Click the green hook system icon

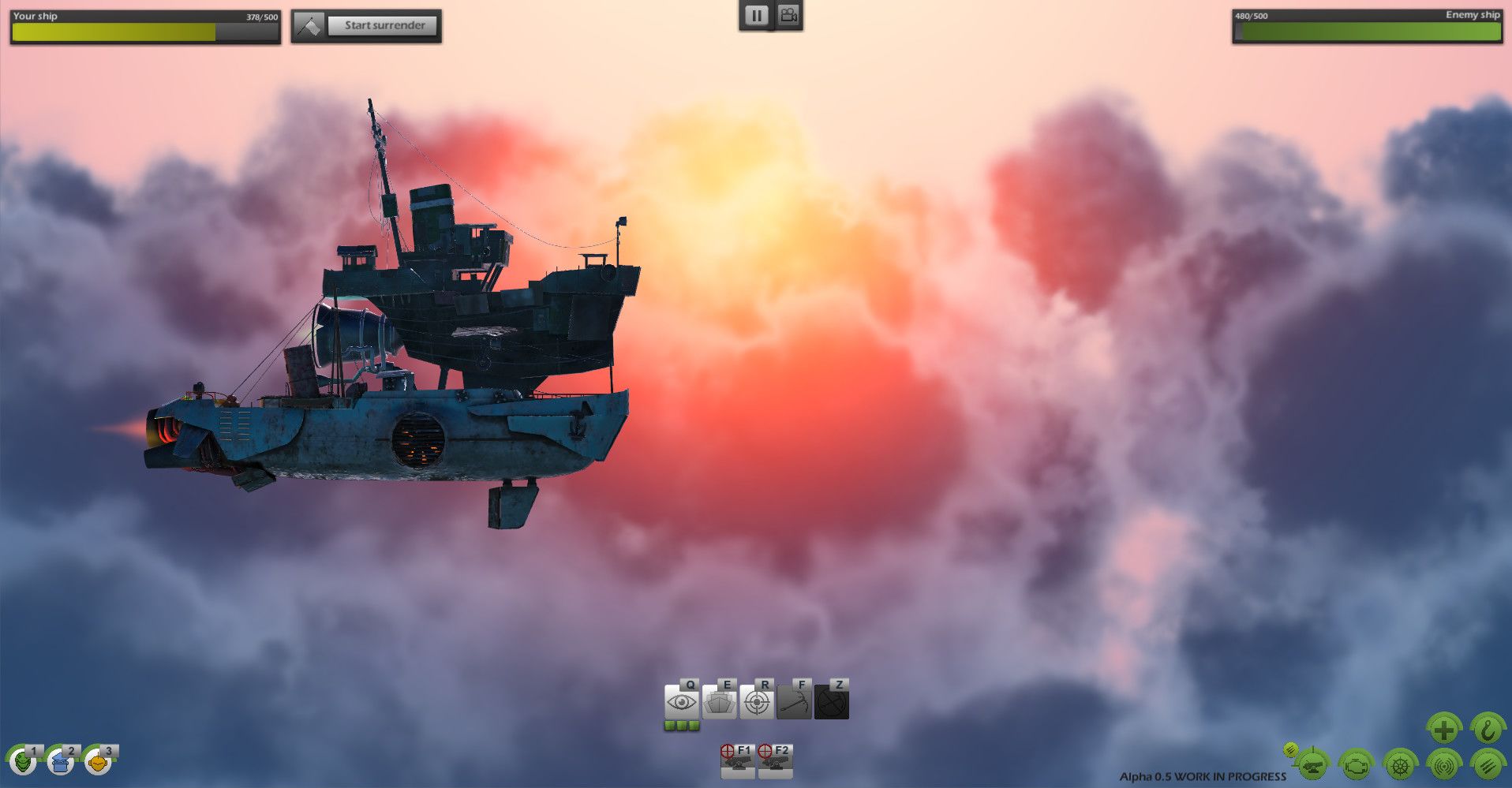[x=1487, y=730]
